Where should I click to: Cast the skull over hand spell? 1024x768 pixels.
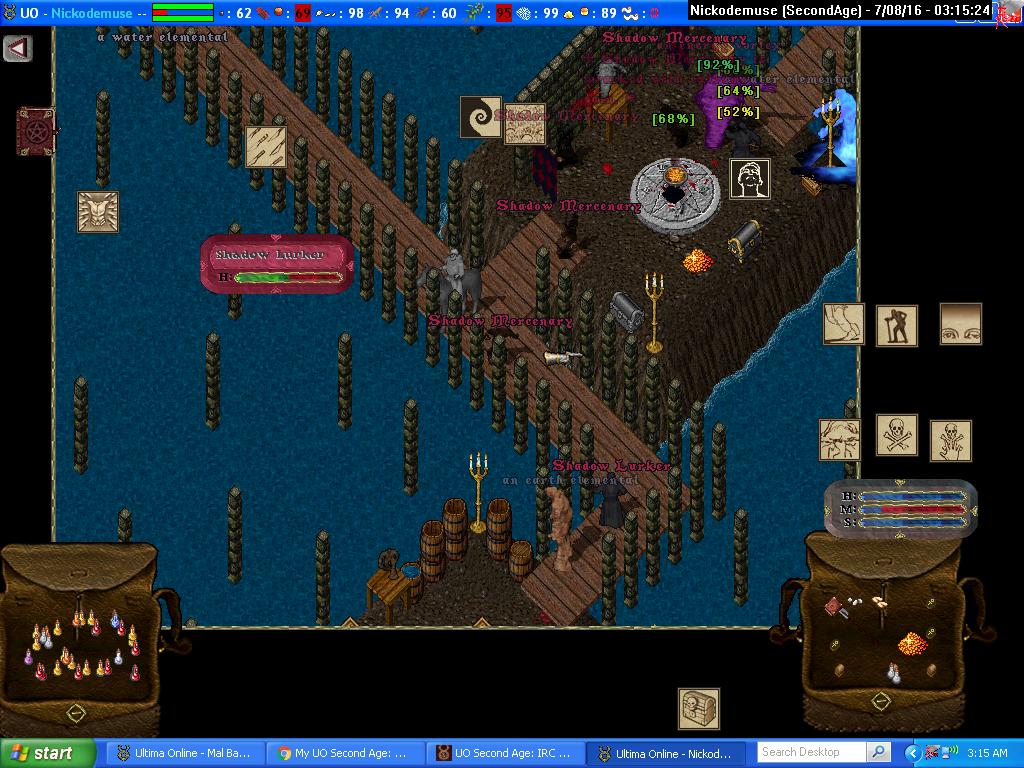(x=950, y=441)
